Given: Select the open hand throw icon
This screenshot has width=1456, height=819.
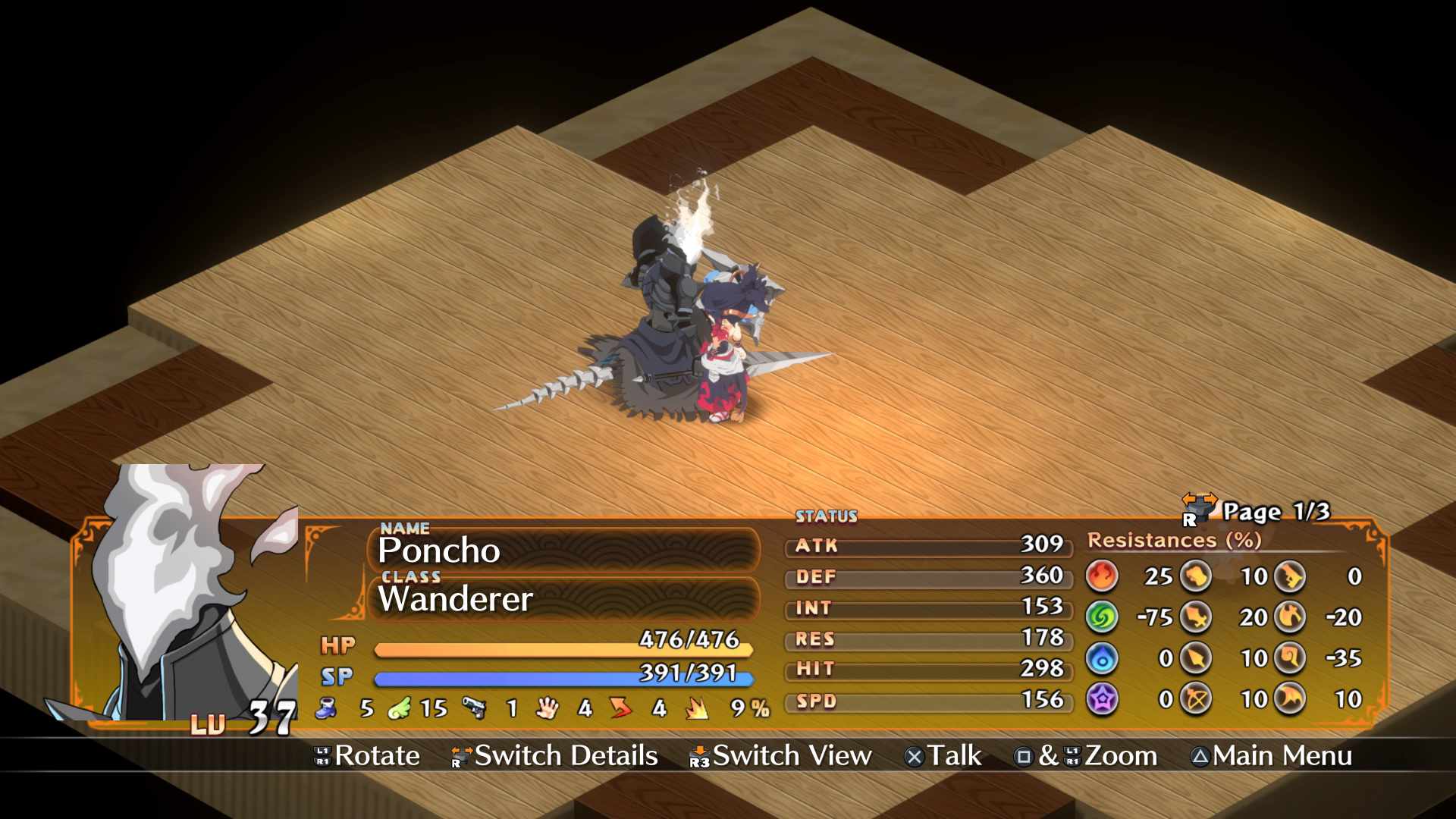Looking at the screenshot, I should [x=547, y=708].
